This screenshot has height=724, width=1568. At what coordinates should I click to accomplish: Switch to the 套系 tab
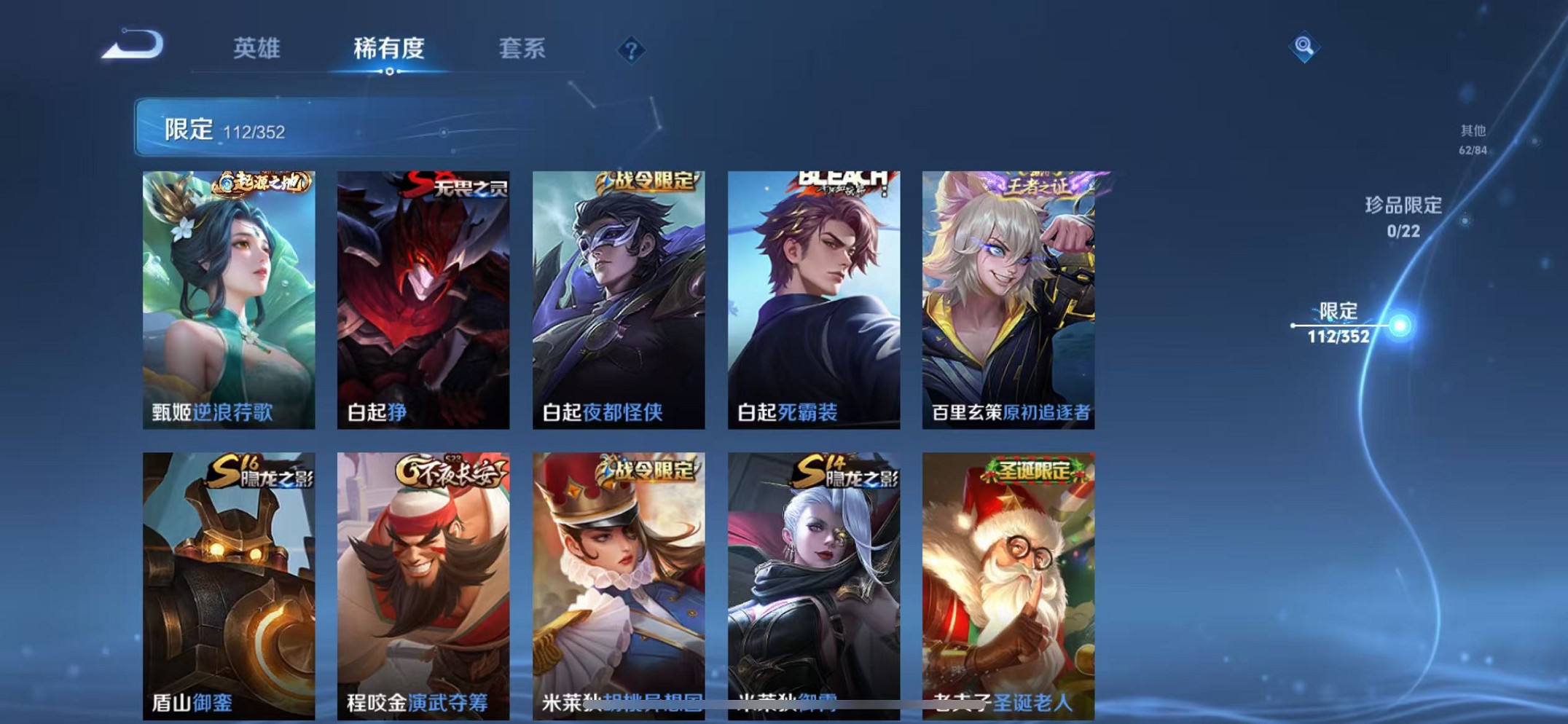pos(523,48)
